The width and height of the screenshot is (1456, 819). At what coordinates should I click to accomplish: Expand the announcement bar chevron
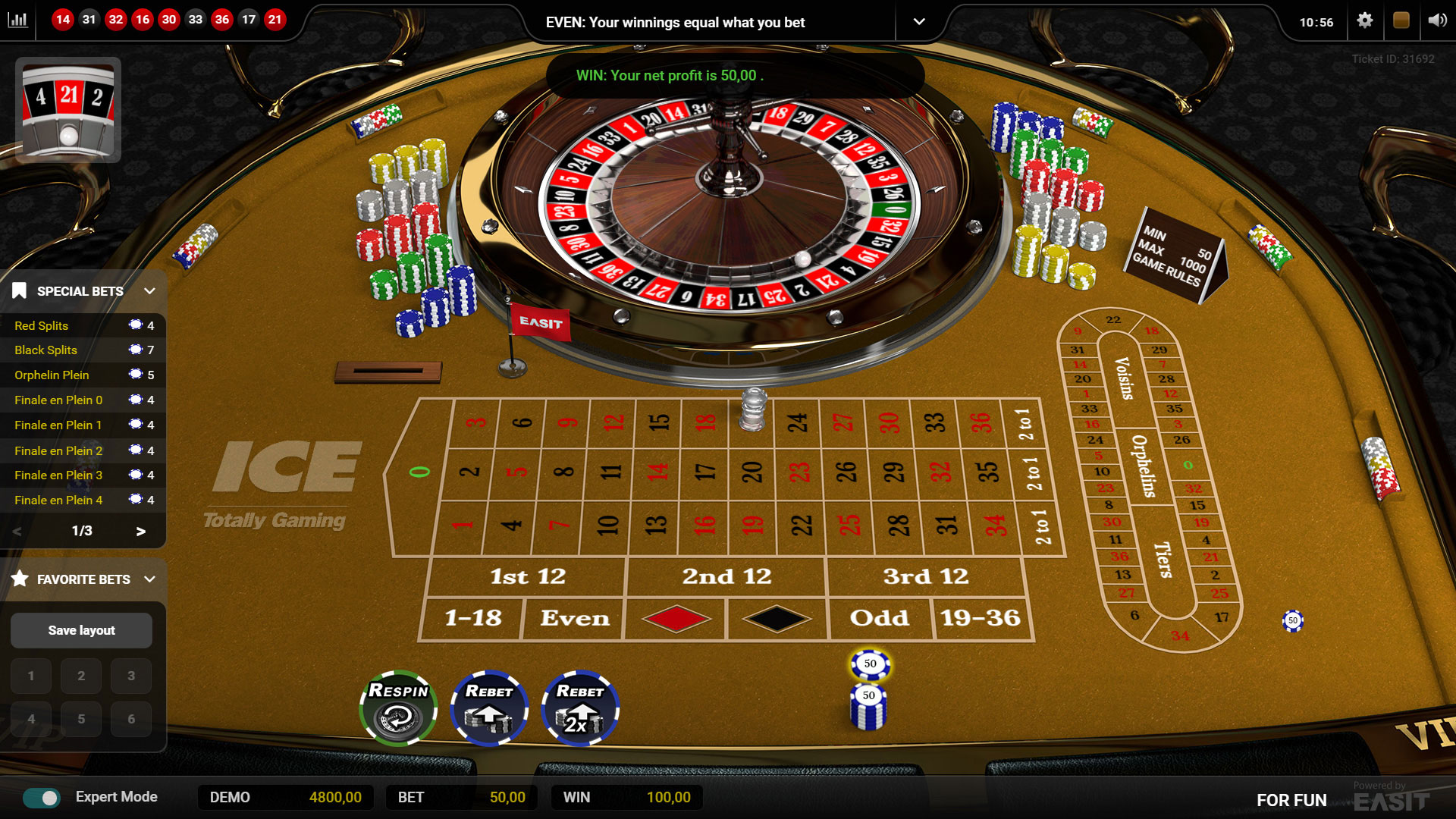(920, 22)
